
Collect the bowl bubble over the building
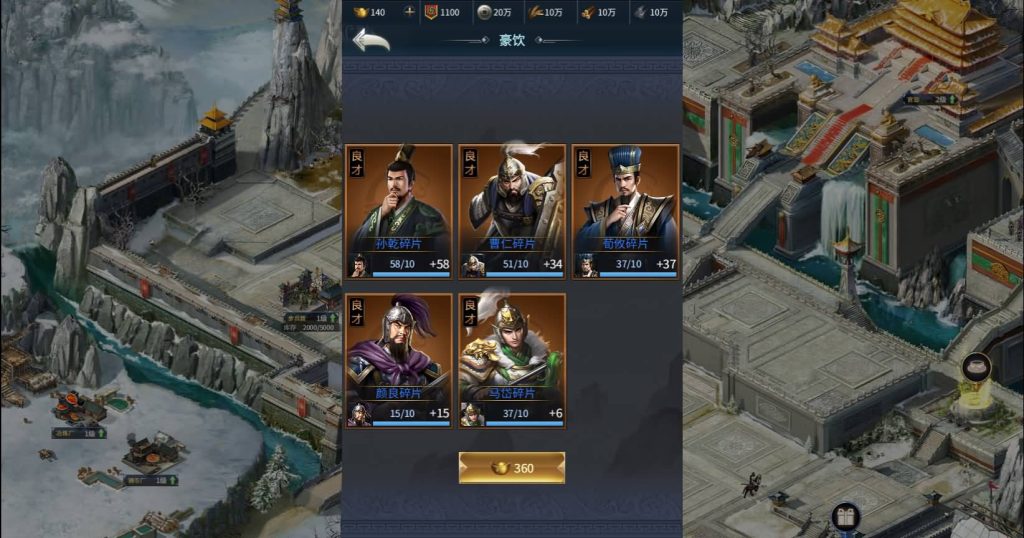coord(975,368)
